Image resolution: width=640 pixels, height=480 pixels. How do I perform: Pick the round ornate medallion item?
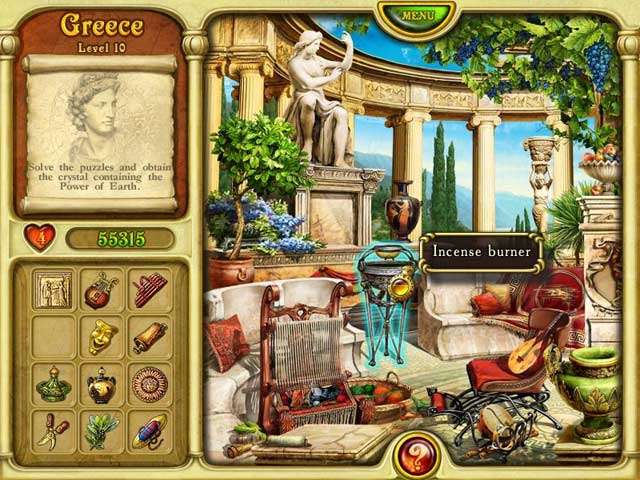coord(150,384)
